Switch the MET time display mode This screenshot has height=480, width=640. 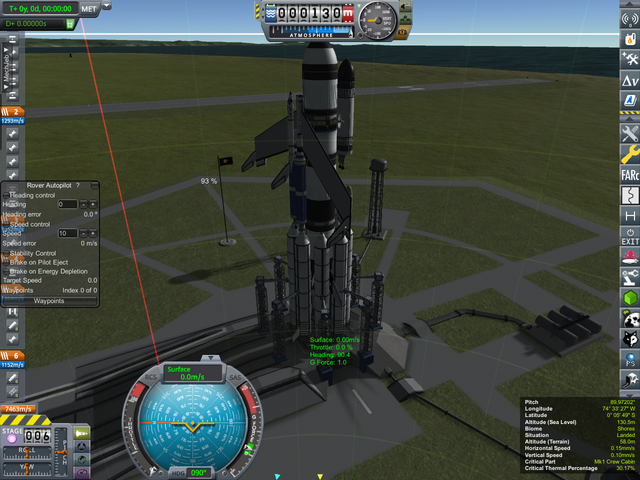click(x=90, y=8)
